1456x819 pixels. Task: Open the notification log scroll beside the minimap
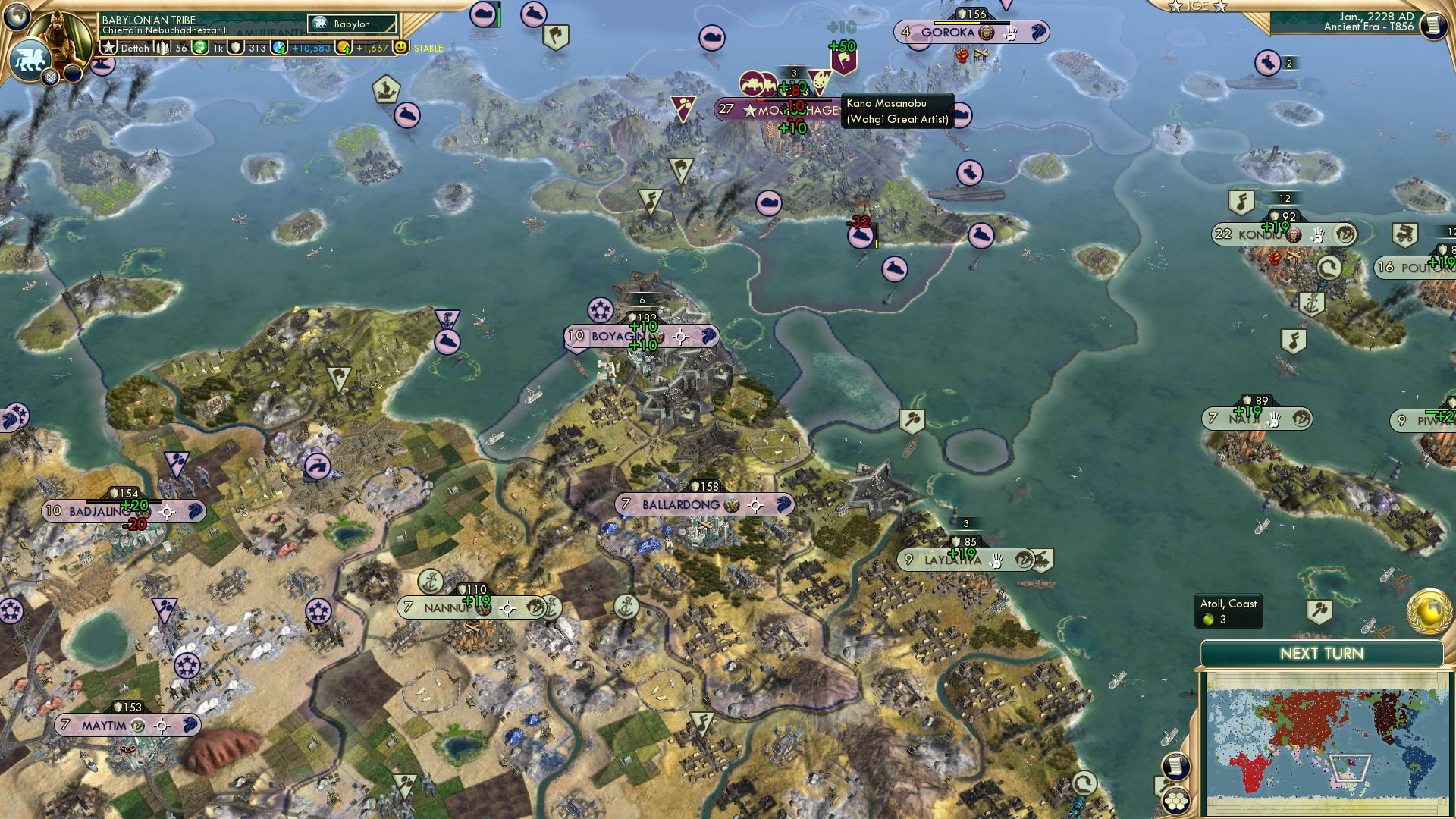[x=1178, y=765]
